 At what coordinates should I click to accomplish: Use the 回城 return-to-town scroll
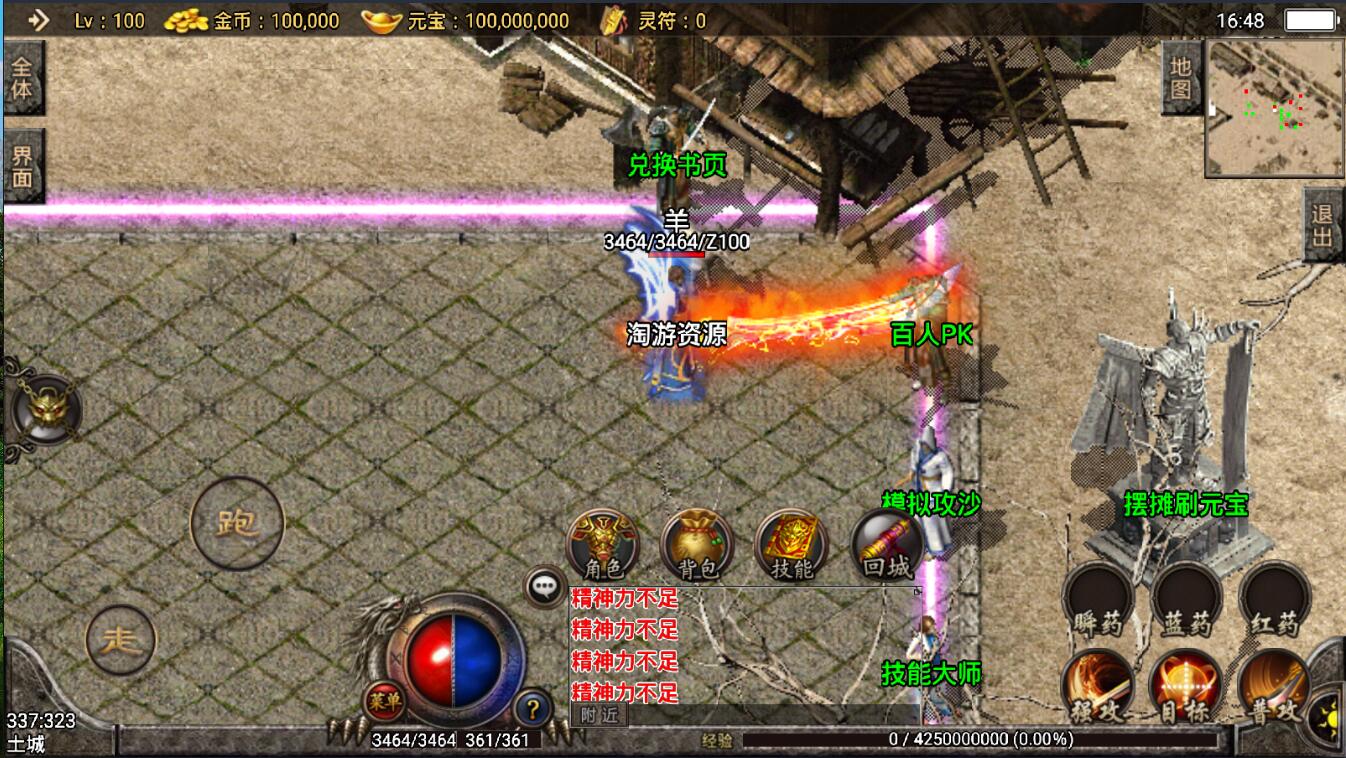(x=886, y=545)
